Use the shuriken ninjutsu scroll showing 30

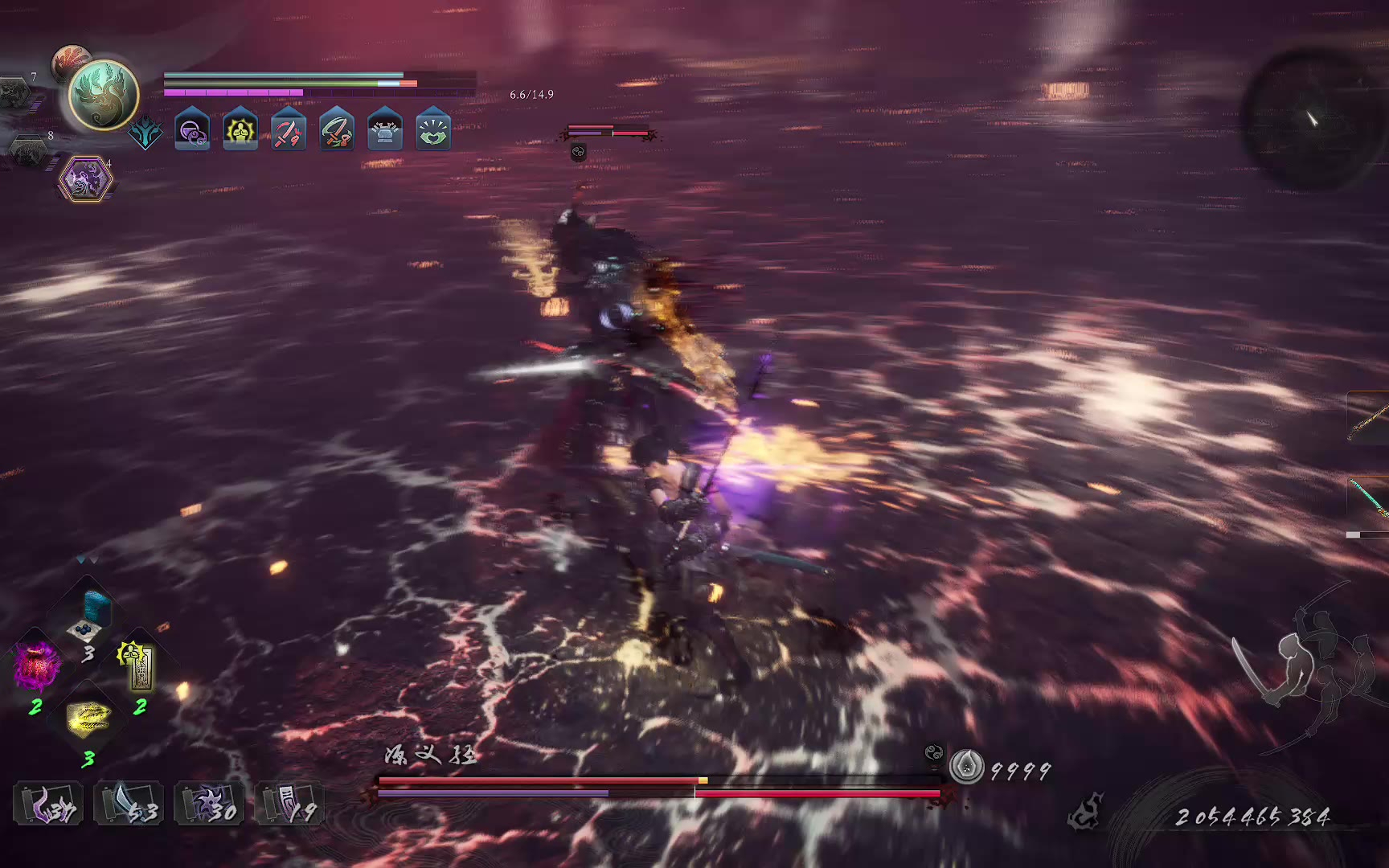(209, 803)
